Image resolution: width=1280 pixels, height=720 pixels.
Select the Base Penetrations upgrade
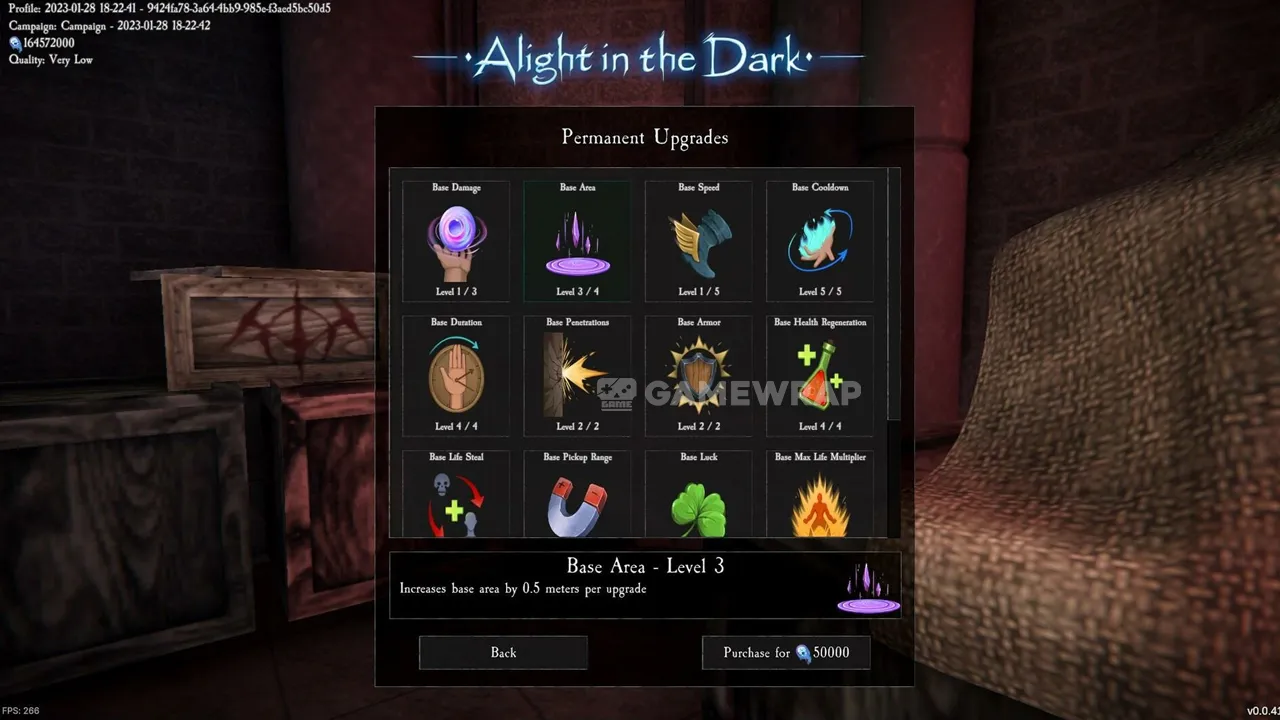pos(577,376)
